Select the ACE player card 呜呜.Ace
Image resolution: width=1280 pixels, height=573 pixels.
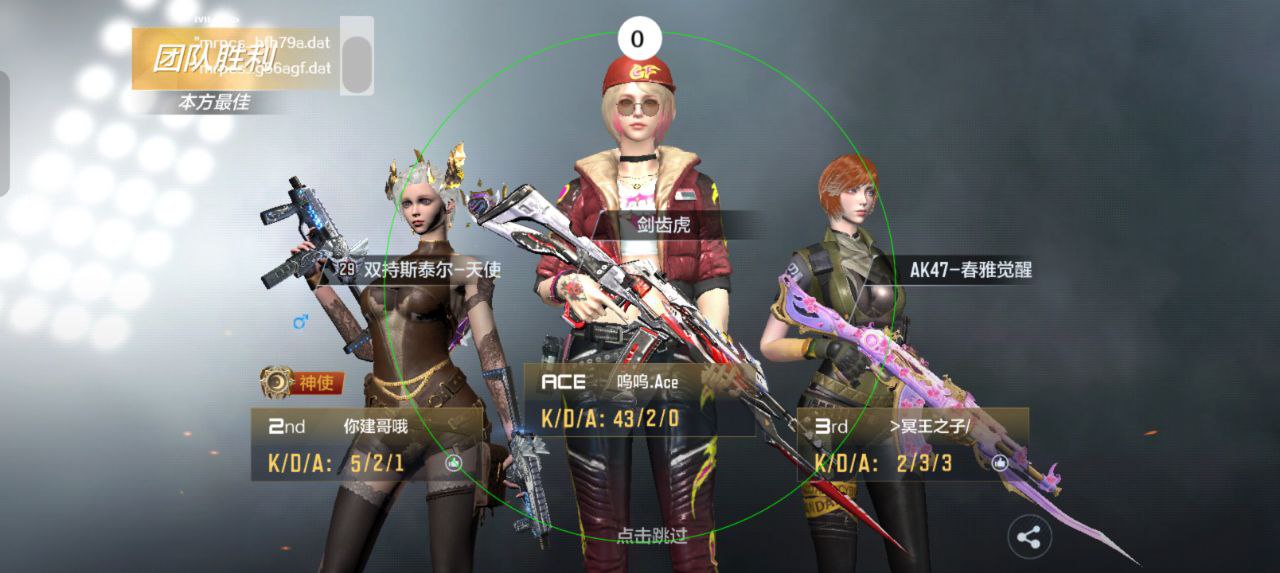tap(639, 399)
